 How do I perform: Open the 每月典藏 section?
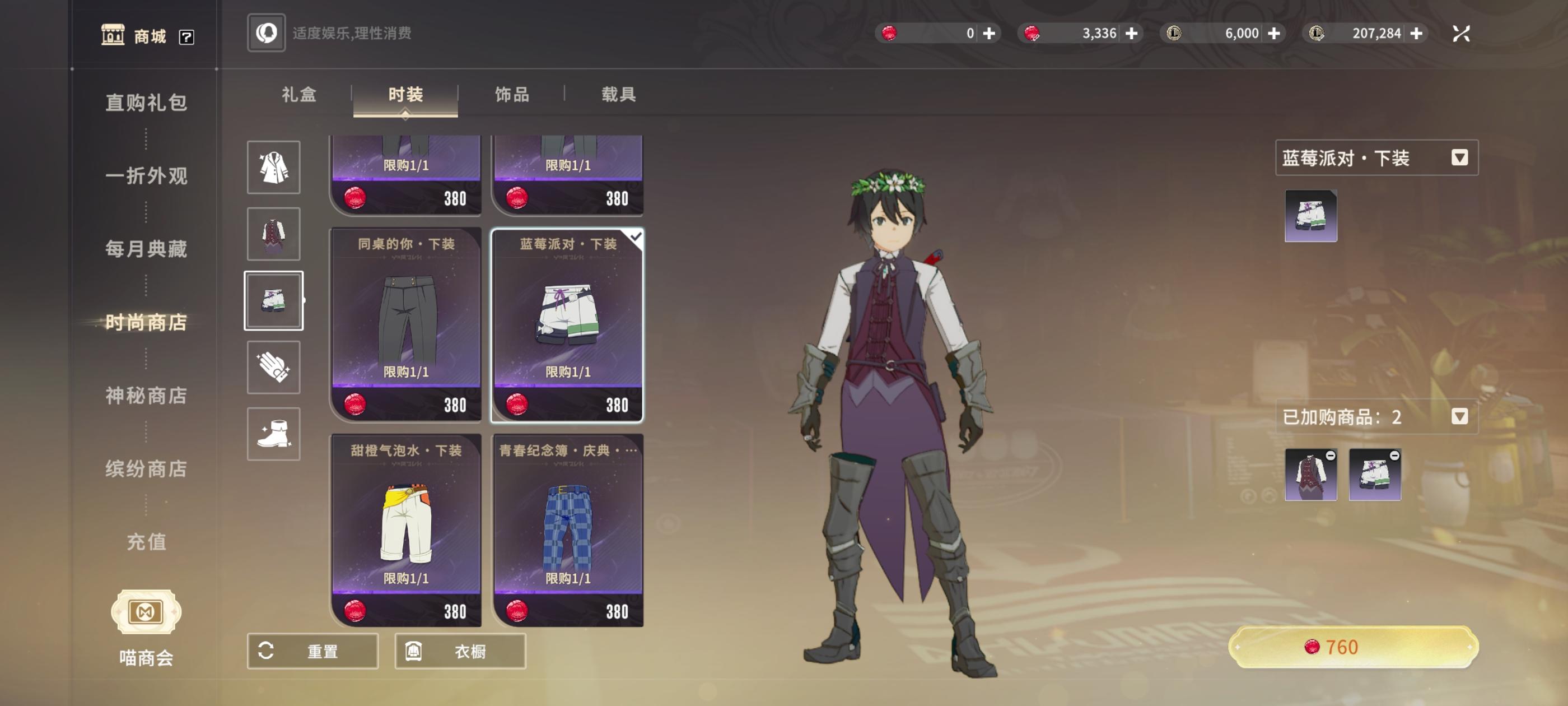click(146, 249)
